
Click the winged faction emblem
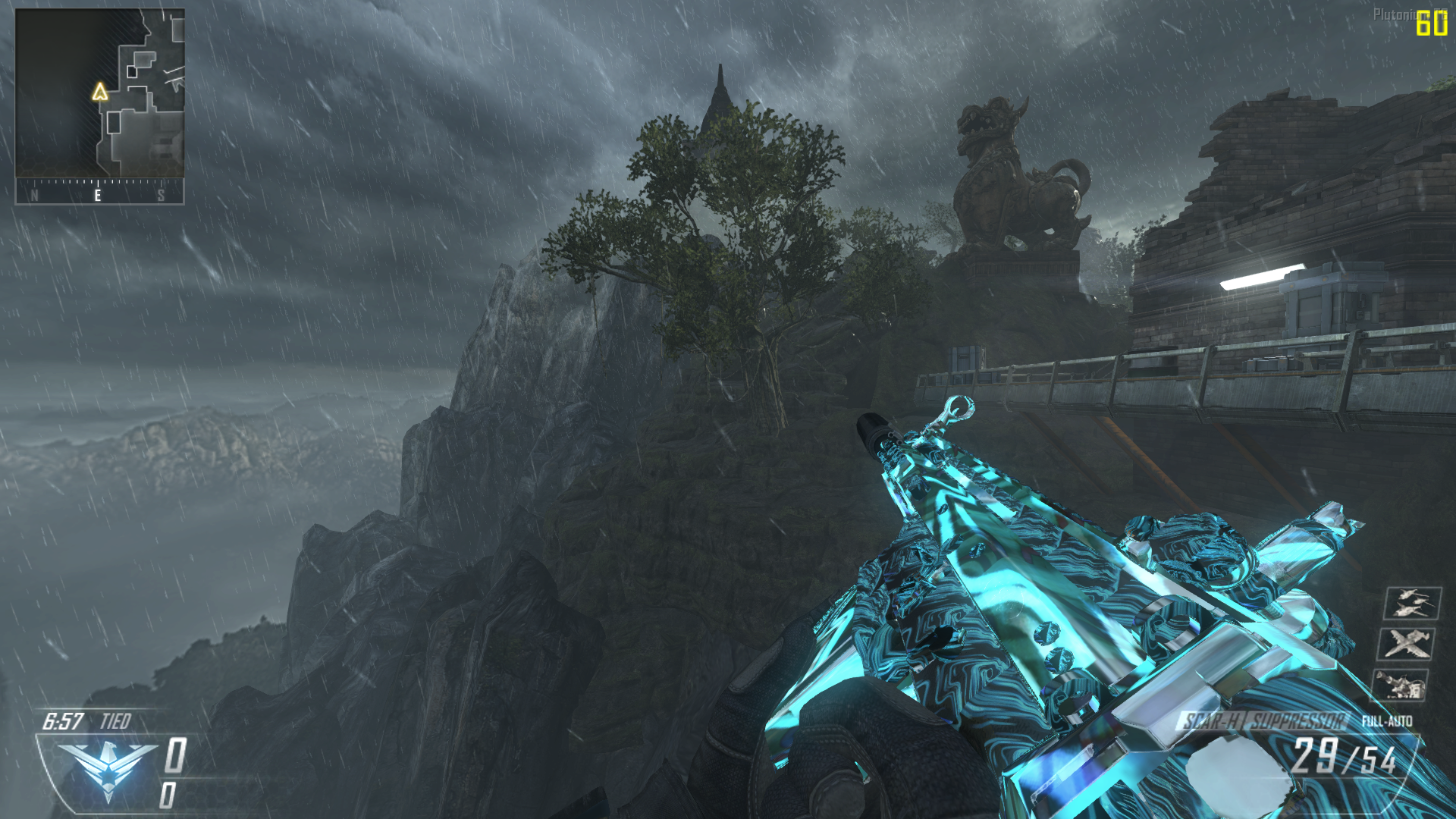(x=108, y=767)
